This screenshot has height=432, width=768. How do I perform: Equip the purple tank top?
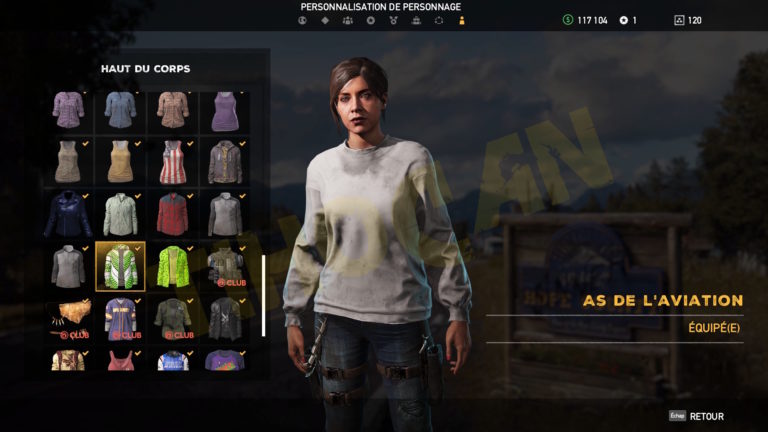pos(224,110)
